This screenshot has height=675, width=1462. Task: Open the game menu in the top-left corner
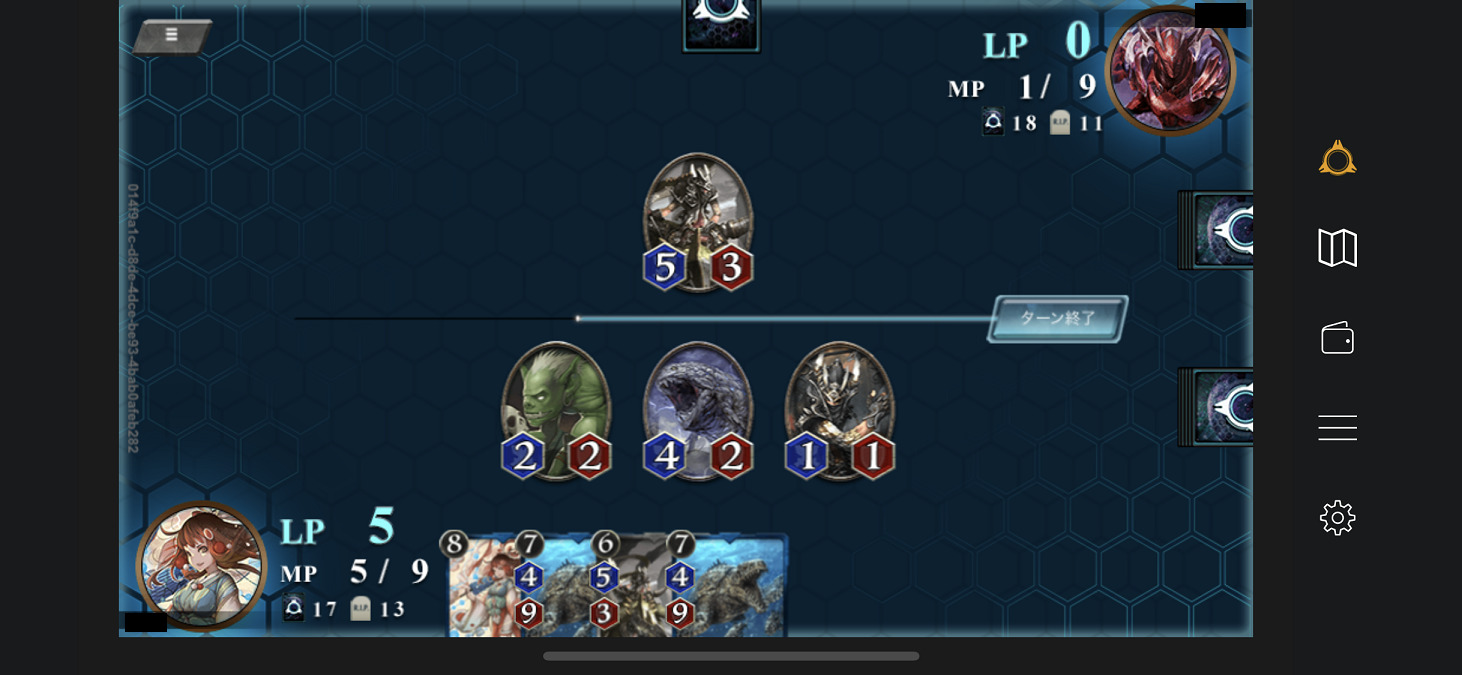coord(171,36)
